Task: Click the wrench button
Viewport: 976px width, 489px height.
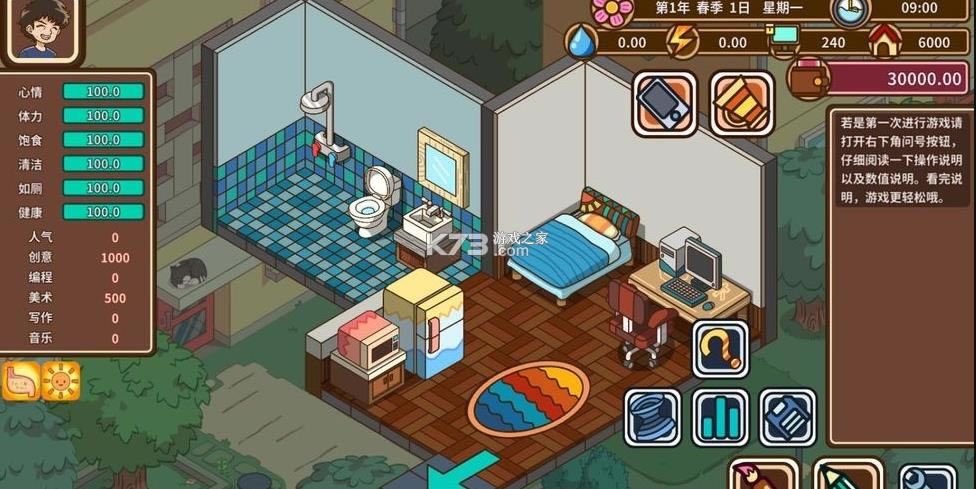Action: click(x=925, y=477)
